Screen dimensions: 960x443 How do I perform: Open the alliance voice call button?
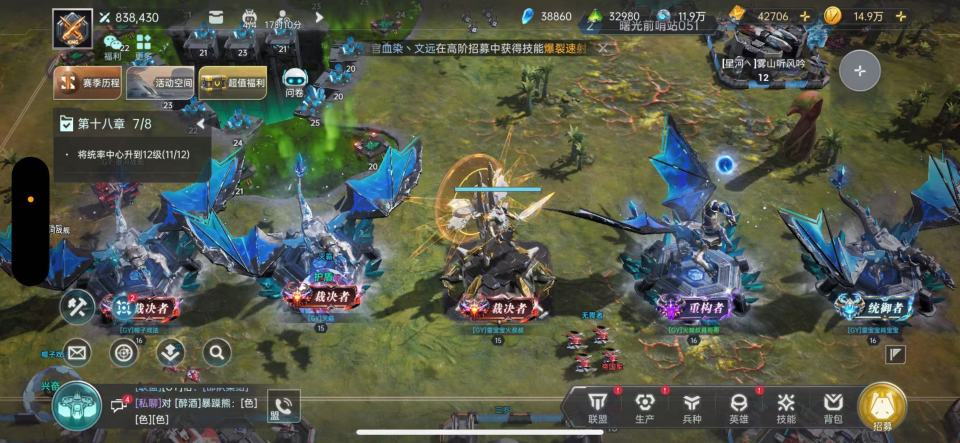click(x=282, y=405)
